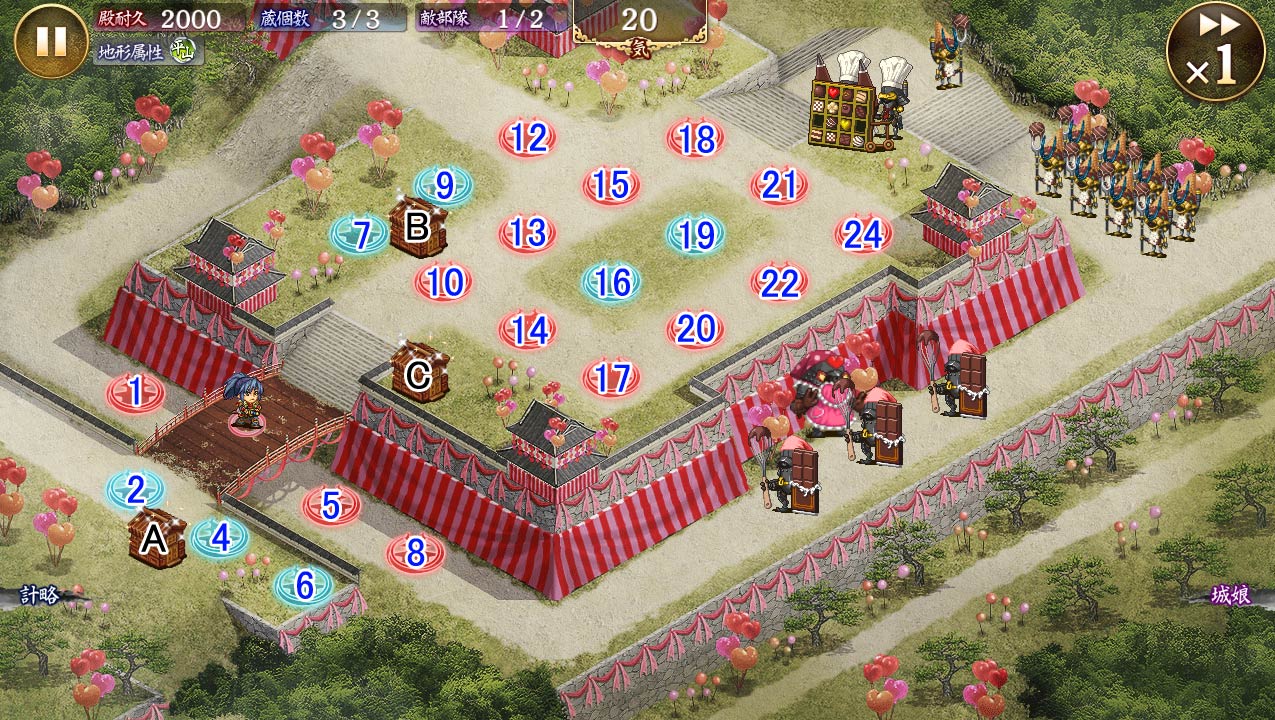This screenshot has height=720, width=1275.
Task: Select blue placement tile 19
Action: coord(695,235)
